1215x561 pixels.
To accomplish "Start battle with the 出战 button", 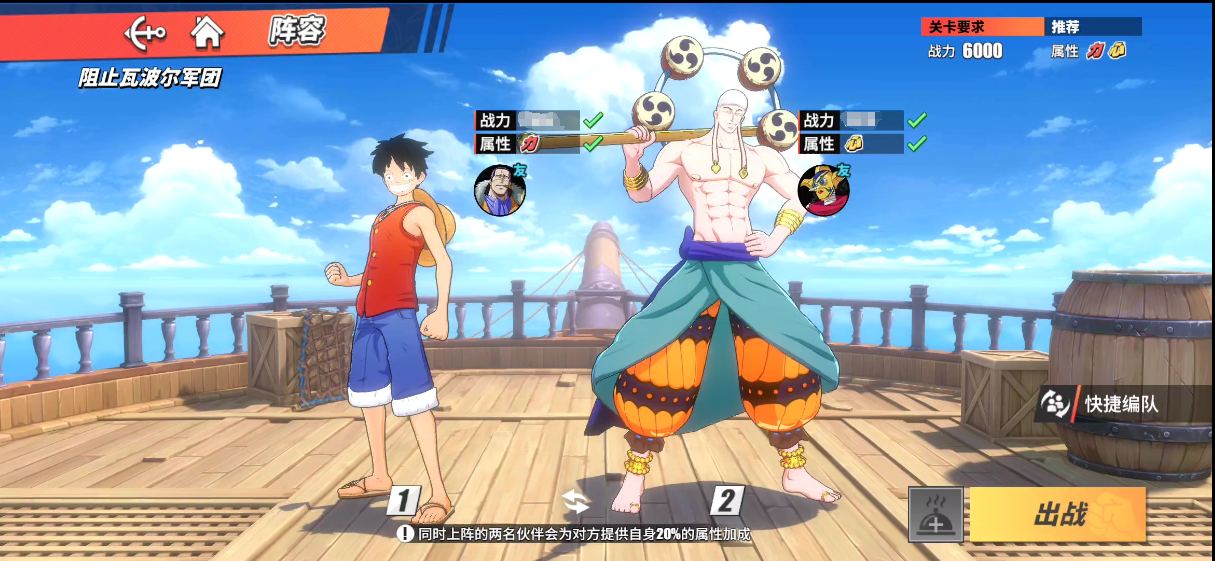I will point(1057,515).
